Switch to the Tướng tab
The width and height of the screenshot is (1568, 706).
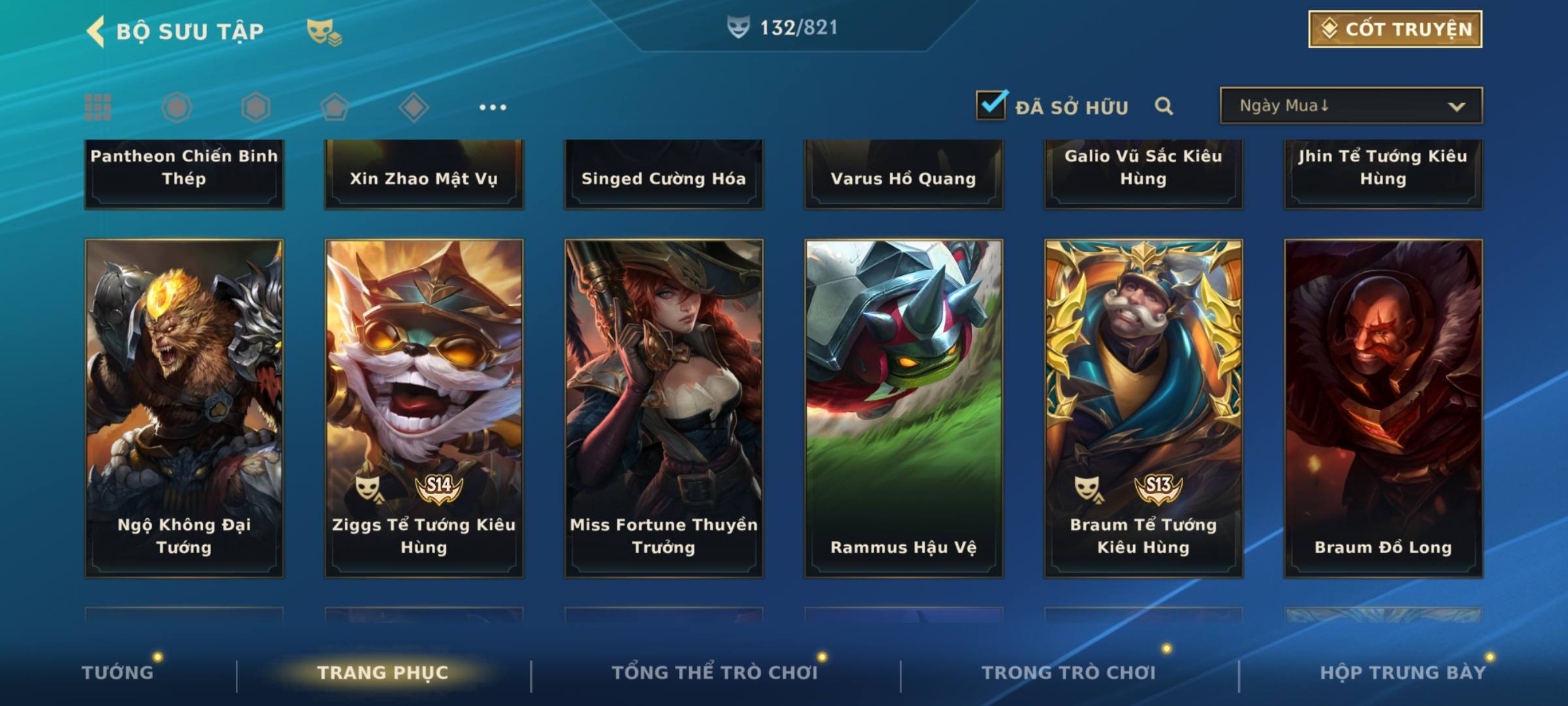[x=118, y=672]
